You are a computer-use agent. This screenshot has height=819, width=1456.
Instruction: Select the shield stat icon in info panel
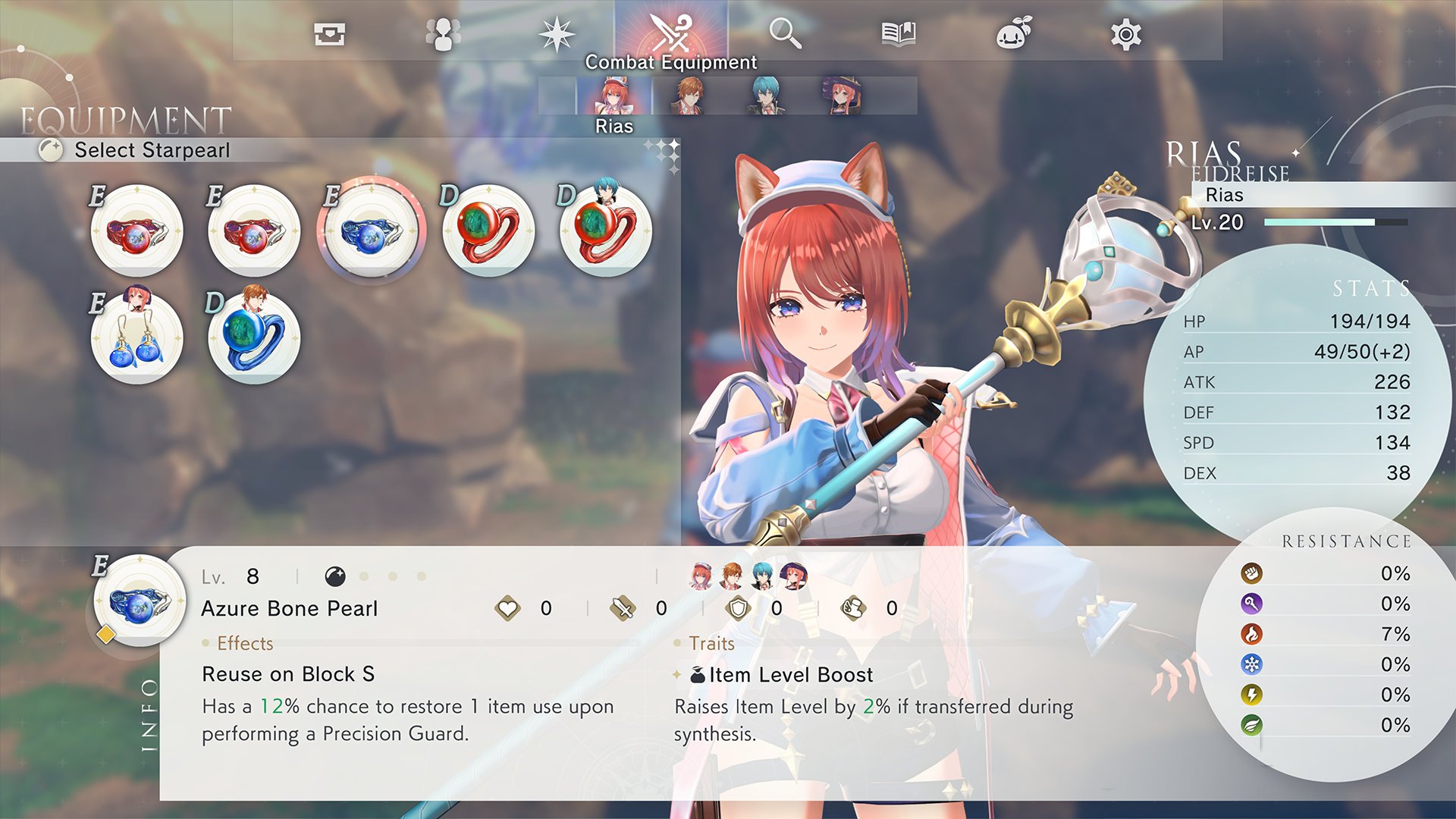(x=737, y=607)
